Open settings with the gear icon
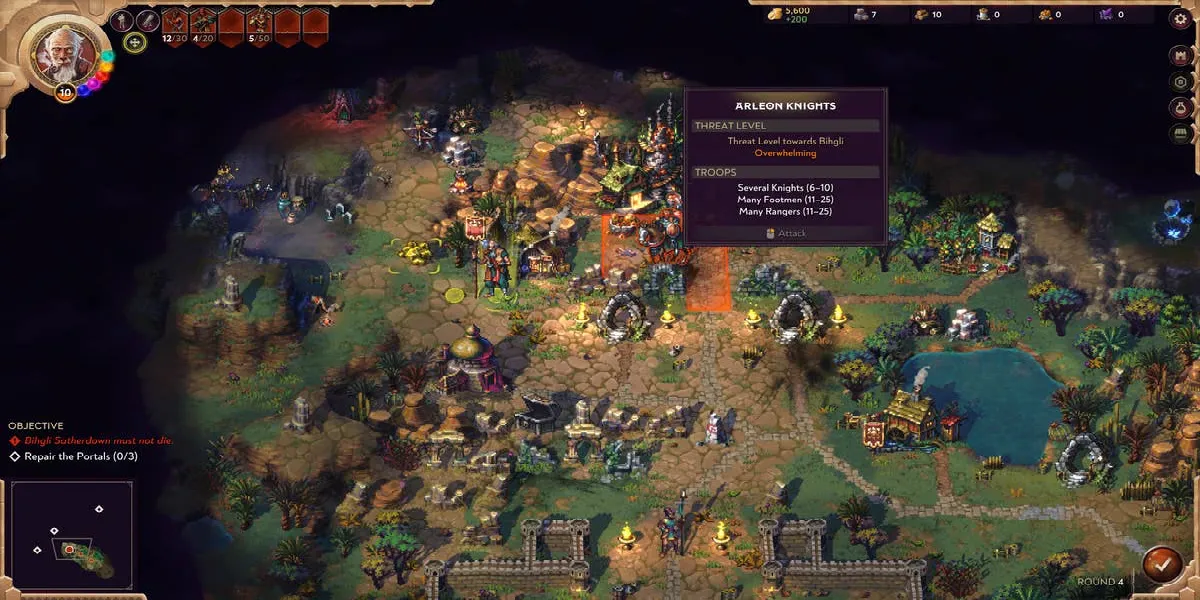This screenshot has height=600, width=1200. tap(1178, 19)
